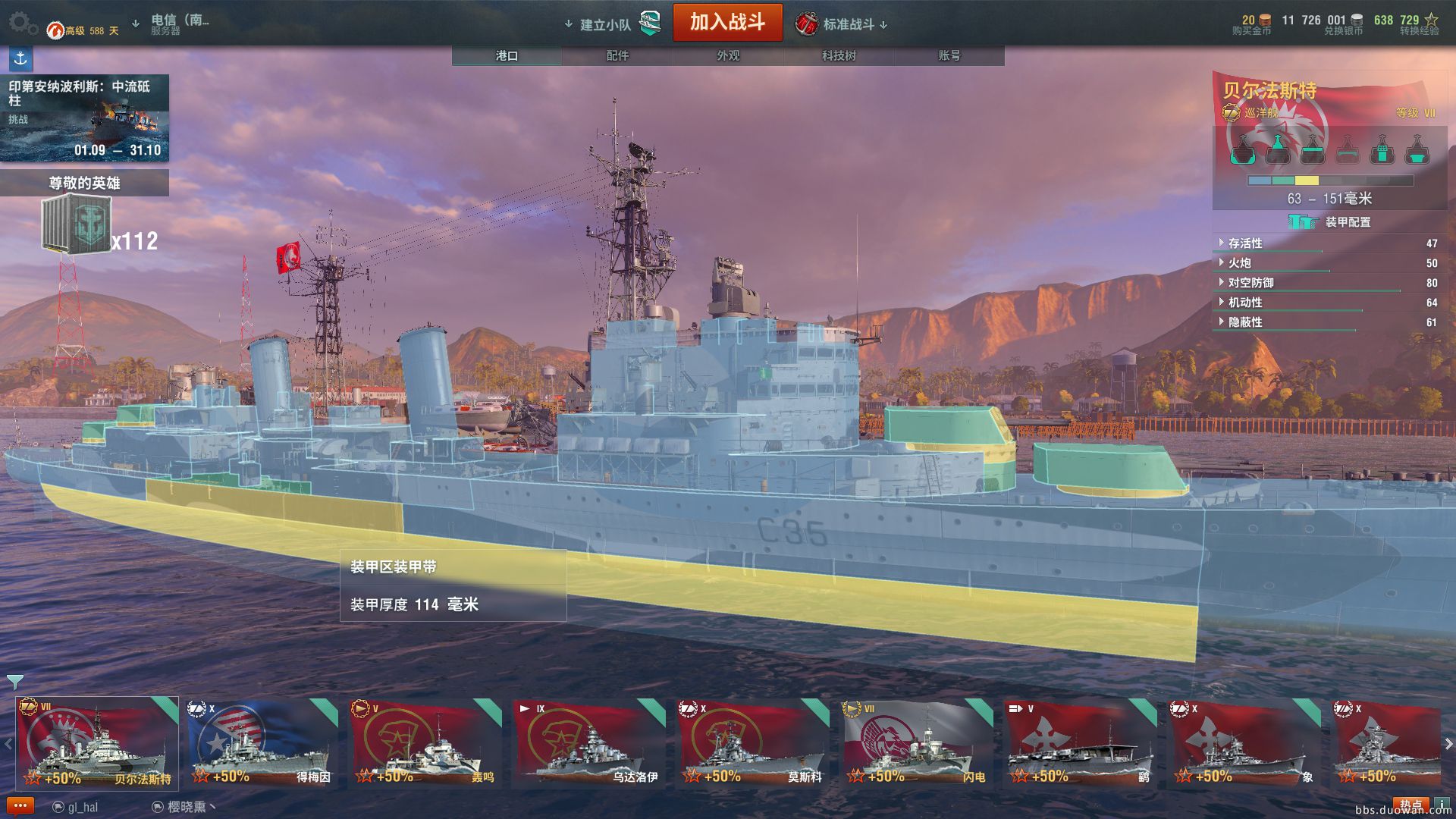Viewport: 1456px width, 819px height.
Task: Select the 乌达洛伊 ship card
Action: [588, 743]
